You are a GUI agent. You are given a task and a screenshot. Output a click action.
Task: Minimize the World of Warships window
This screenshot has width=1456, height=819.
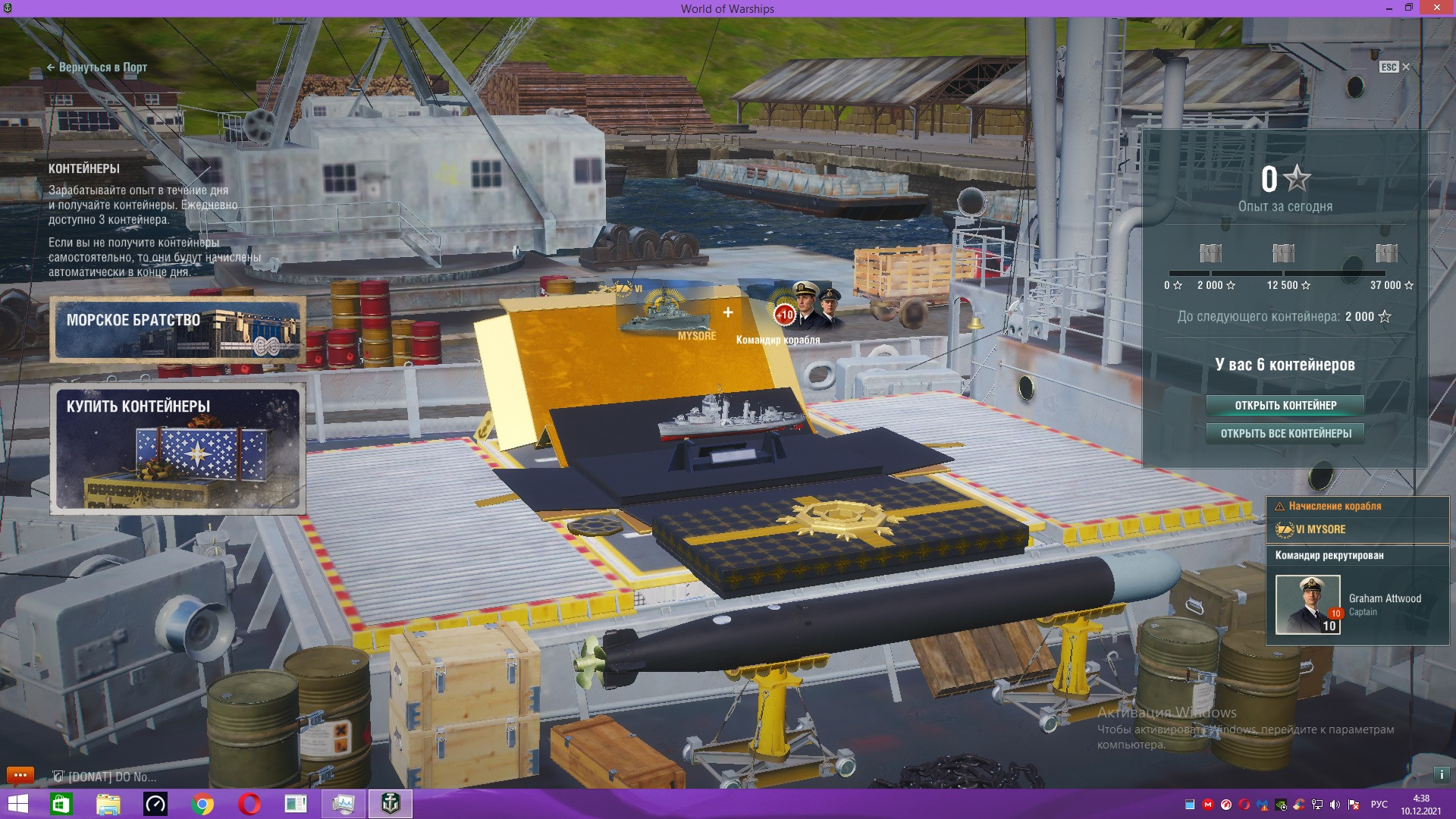tap(1389, 8)
